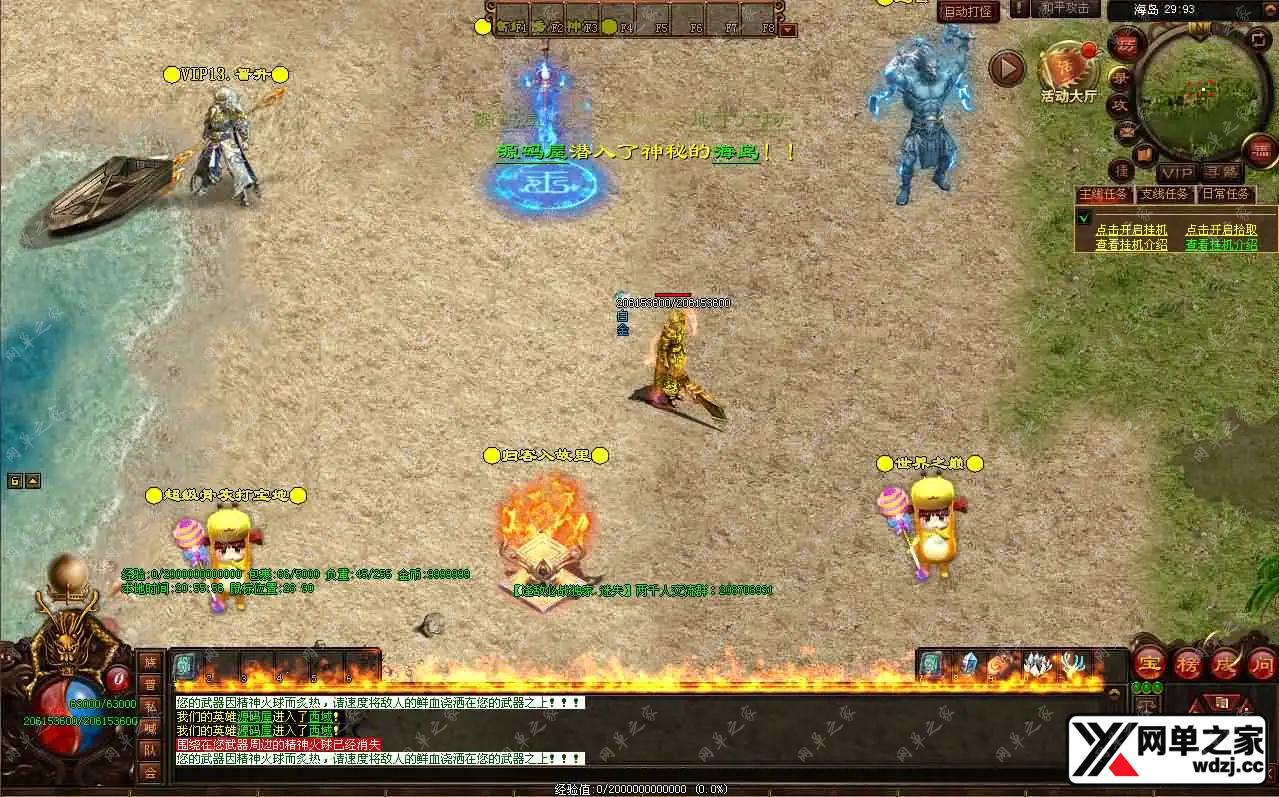Click the 点击开启挂机 link
Screen dimensions: 1279x797
click(1131, 230)
